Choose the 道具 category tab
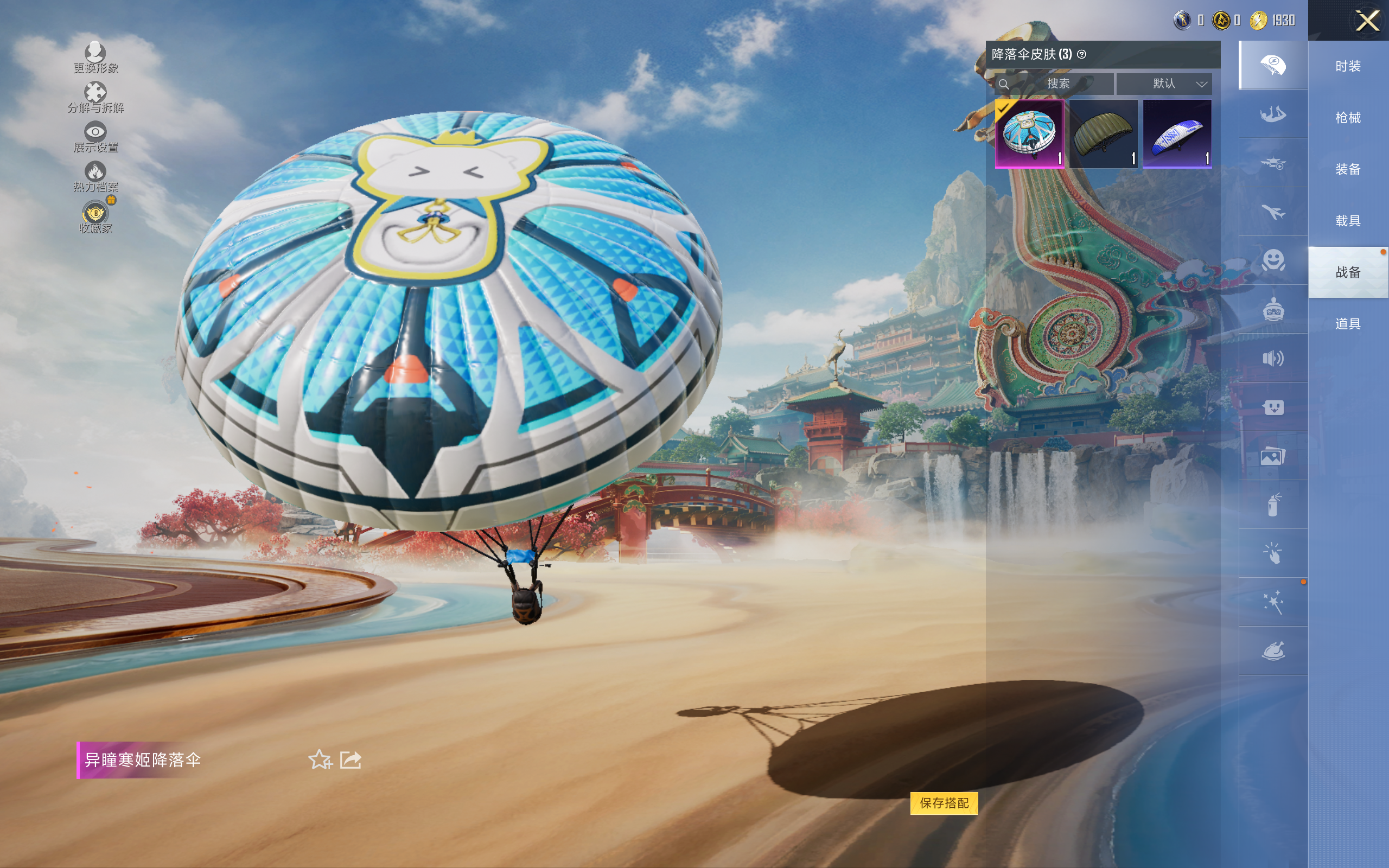The image size is (1389, 868). click(x=1347, y=324)
